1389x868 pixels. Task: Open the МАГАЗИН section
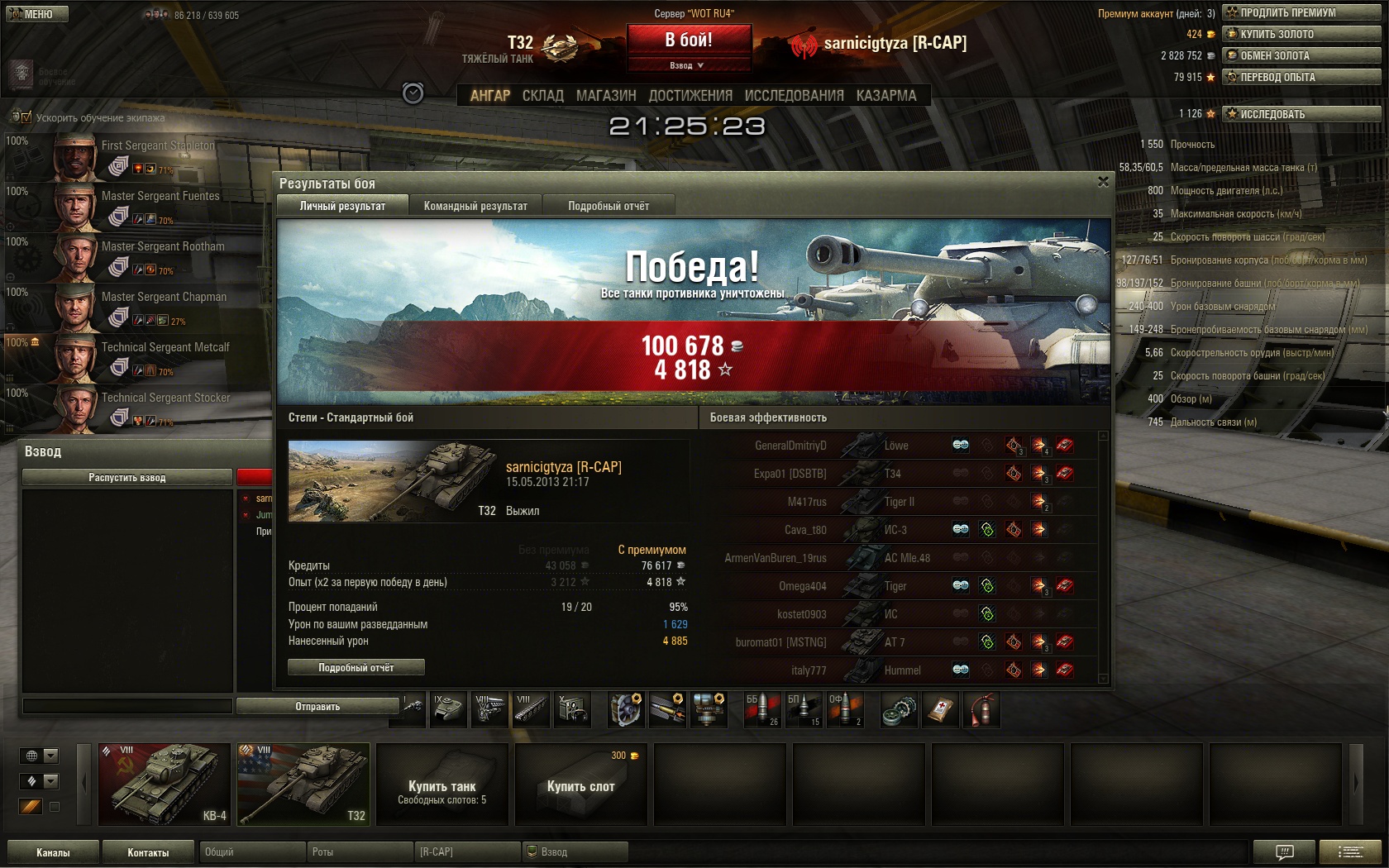tap(606, 96)
